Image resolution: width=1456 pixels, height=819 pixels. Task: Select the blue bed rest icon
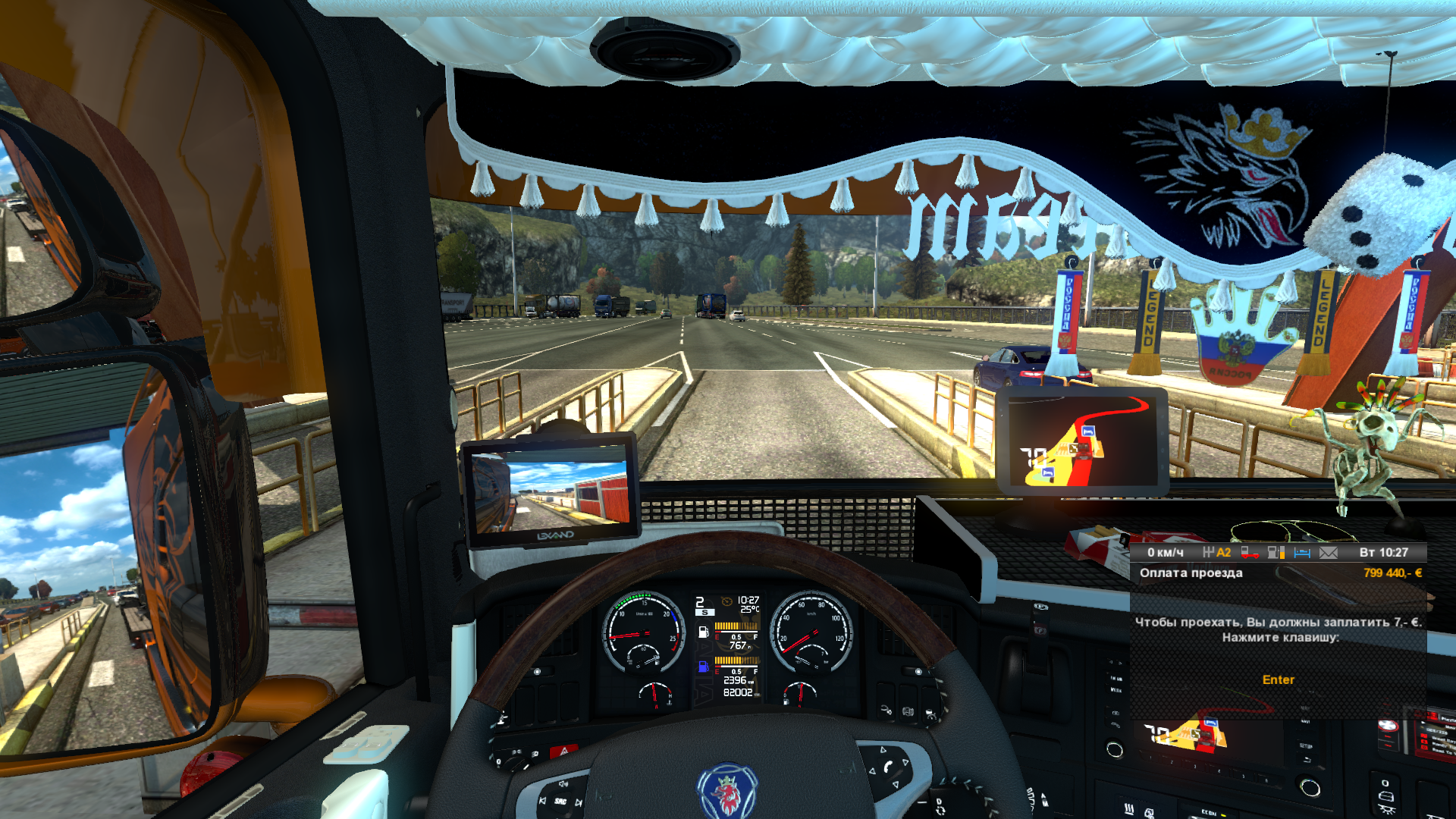(x=1302, y=553)
